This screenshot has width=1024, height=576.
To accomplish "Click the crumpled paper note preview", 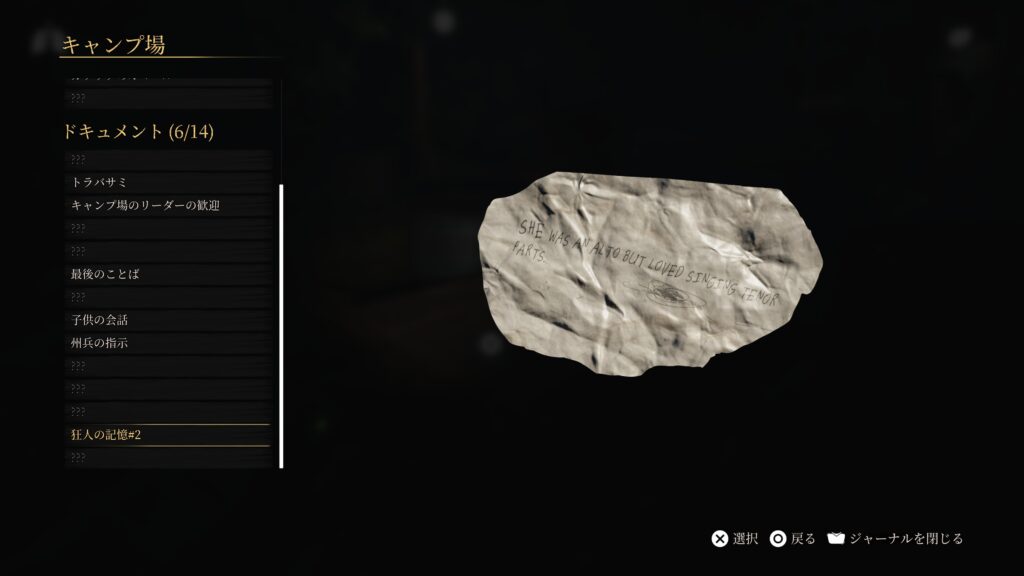I will pos(650,275).
